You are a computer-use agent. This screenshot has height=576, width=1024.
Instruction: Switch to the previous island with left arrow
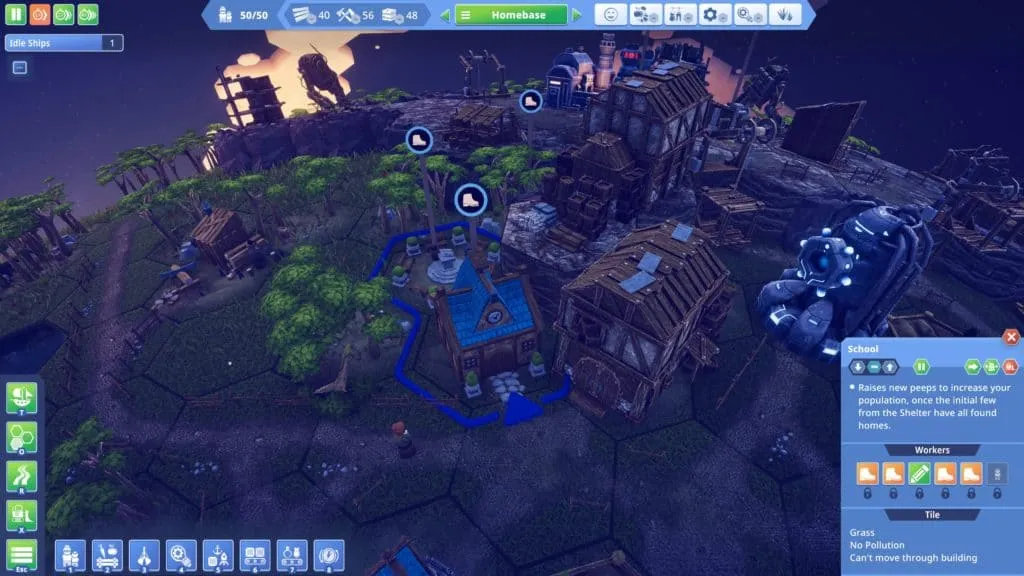pos(445,15)
